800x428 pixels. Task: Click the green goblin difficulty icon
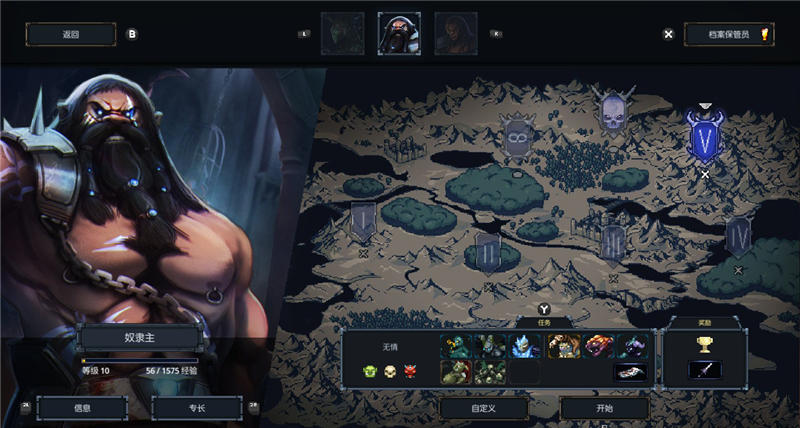tap(369, 372)
